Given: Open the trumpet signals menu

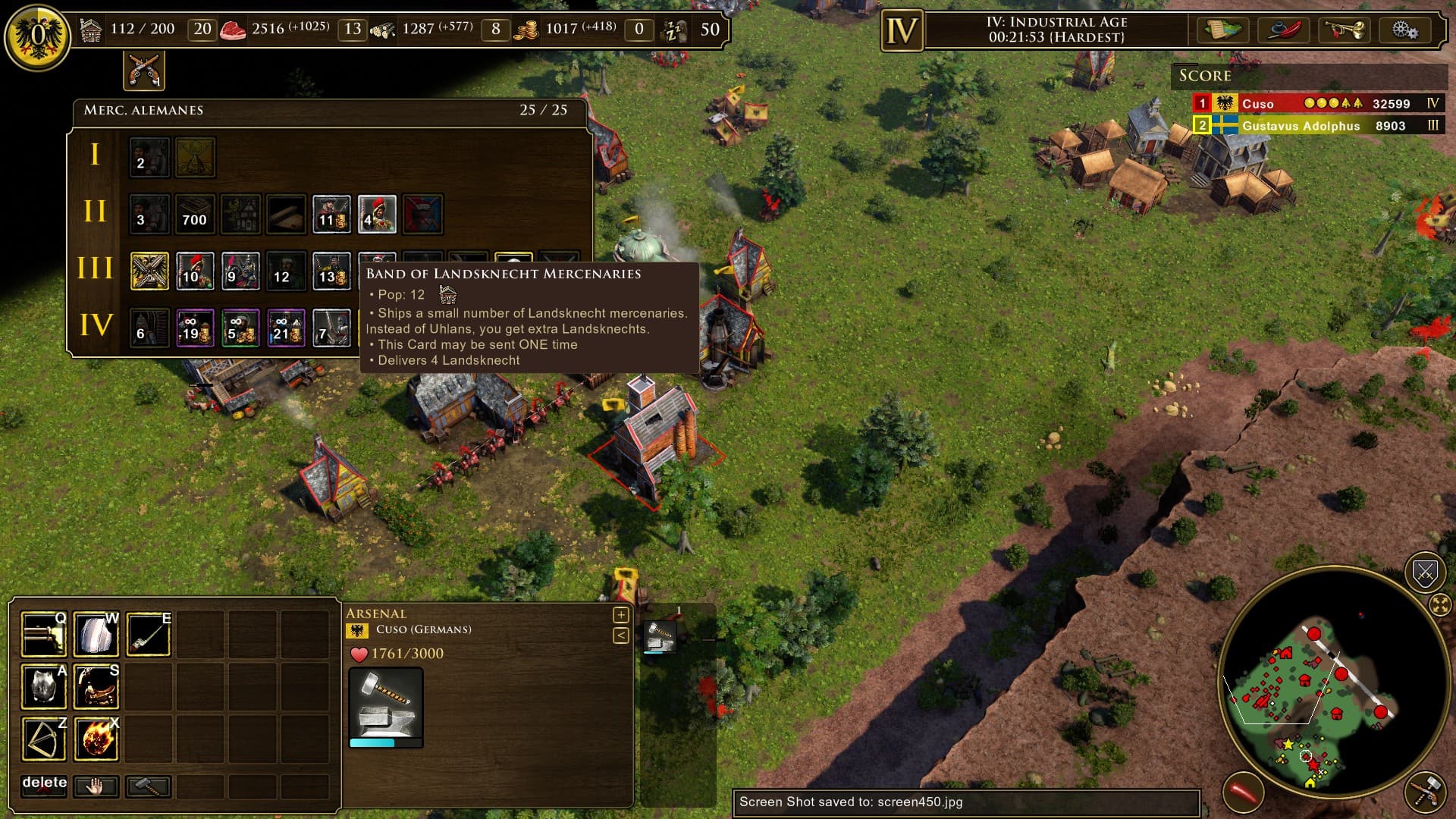Looking at the screenshot, I should click(1344, 31).
